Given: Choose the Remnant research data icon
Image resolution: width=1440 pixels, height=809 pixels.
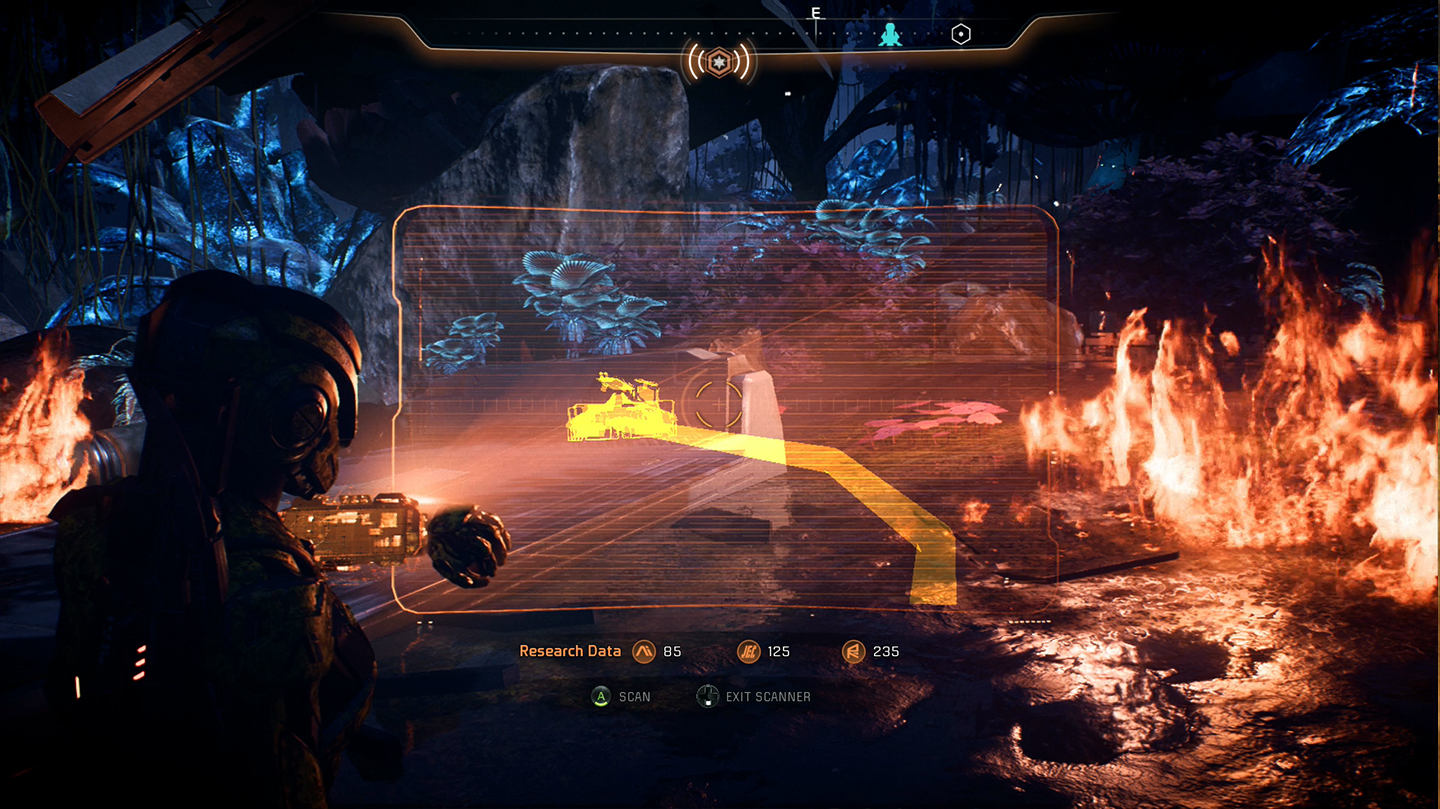Looking at the screenshot, I should 853,651.
